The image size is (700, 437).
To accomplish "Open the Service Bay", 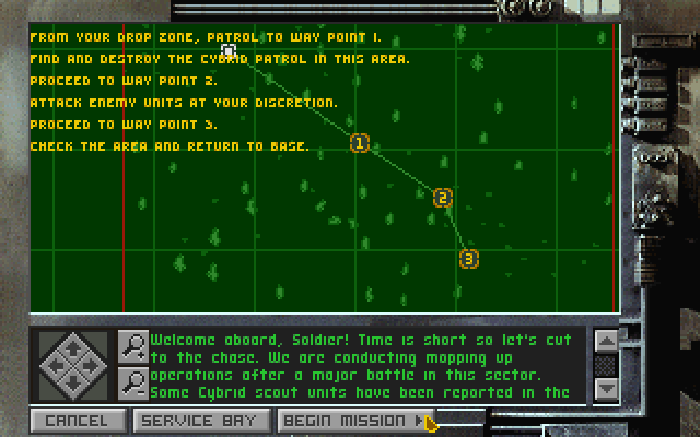I will [201, 421].
